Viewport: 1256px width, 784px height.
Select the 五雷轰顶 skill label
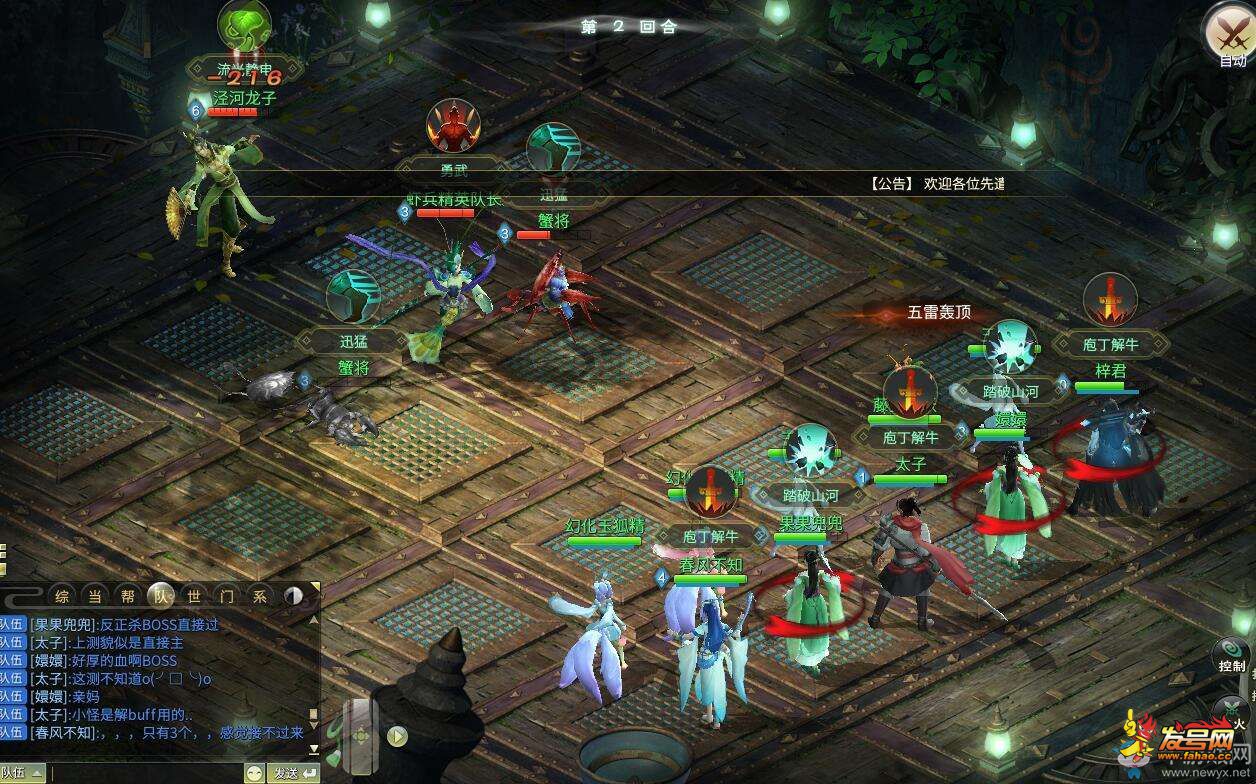click(x=938, y=313)
